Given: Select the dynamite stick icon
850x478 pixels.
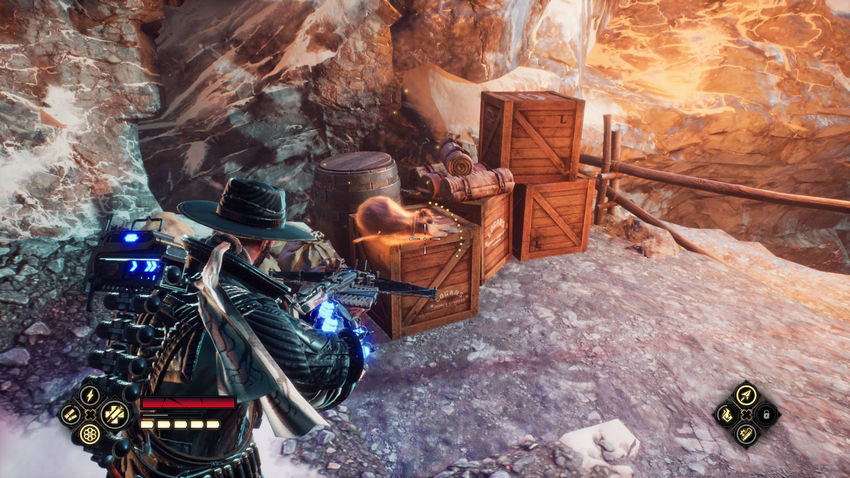Looking at the screenshot, I should (x=746, y=434).
